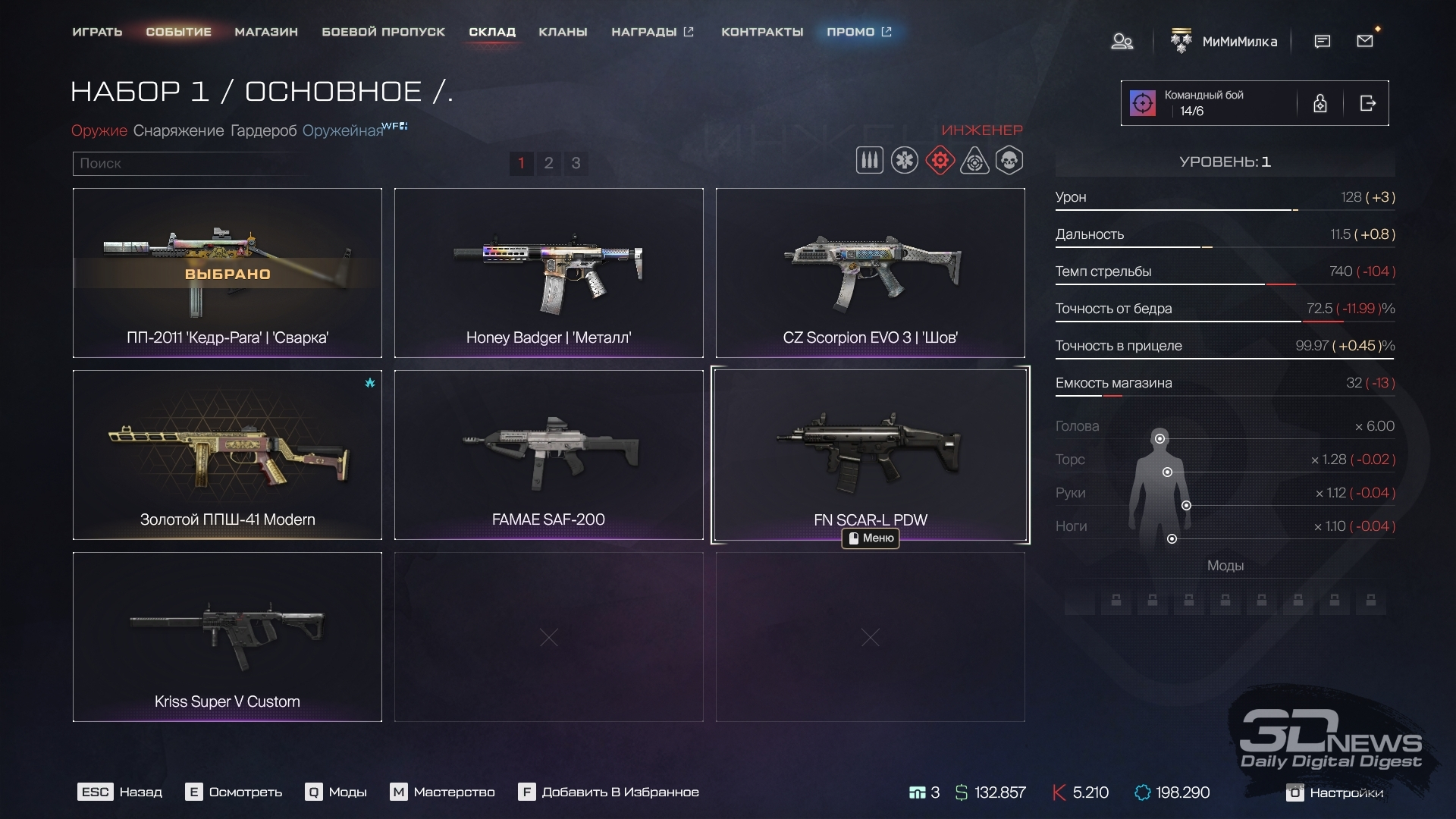The height and width of the screenshot is (819, 1456).
Task: Open the Играть menu
Action: coord(97,32)
